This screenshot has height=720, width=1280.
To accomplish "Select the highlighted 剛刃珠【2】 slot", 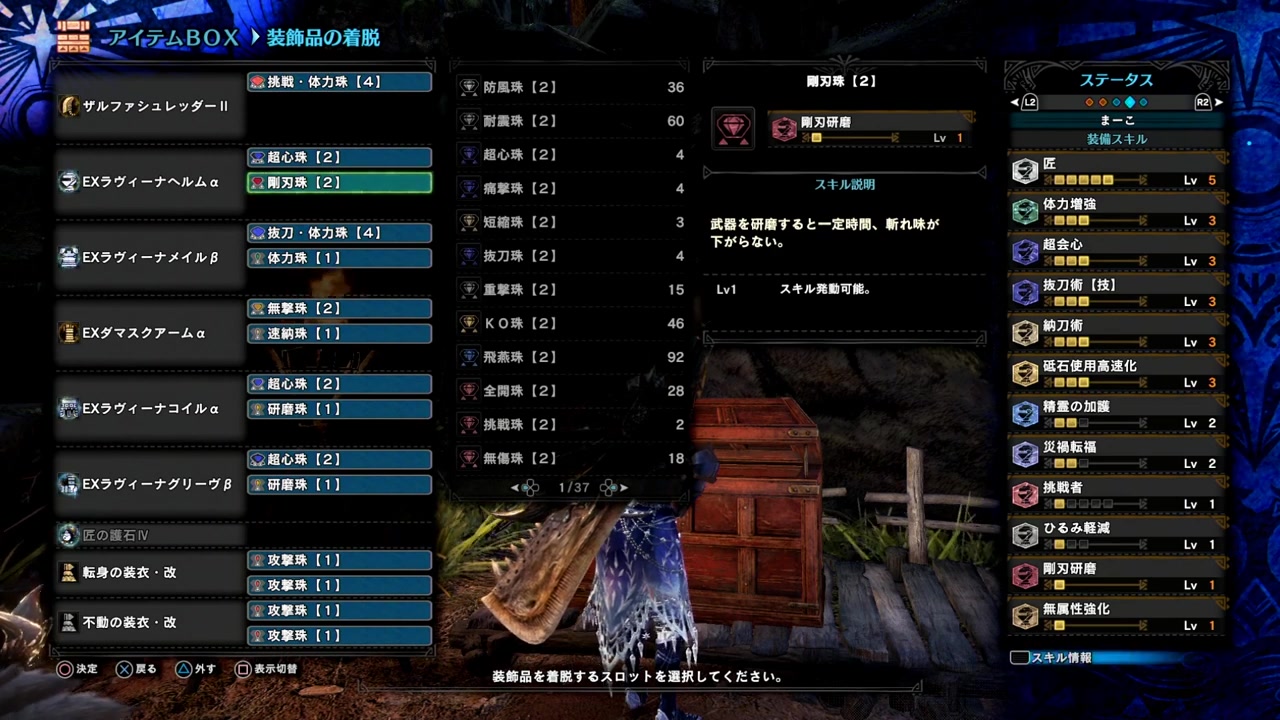I will (339, 182).
